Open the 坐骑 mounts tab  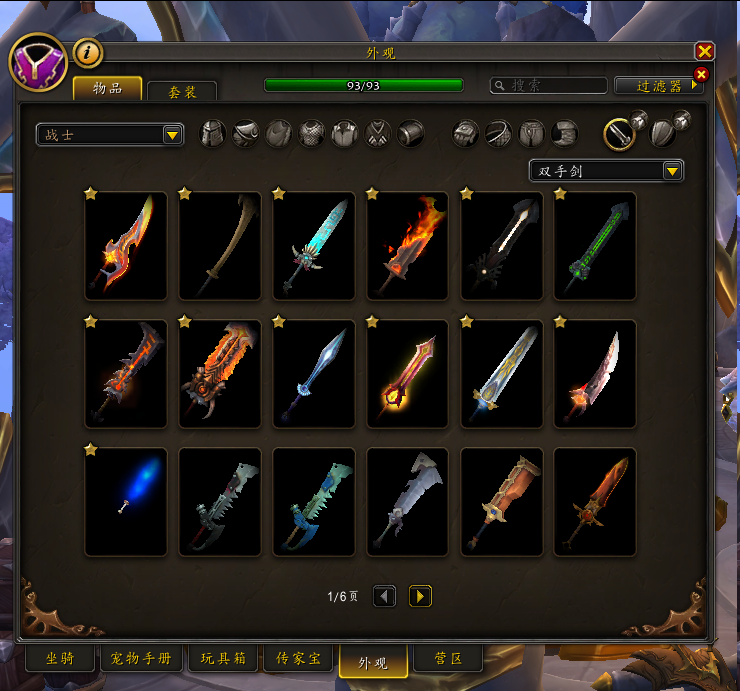click(59, 659)
